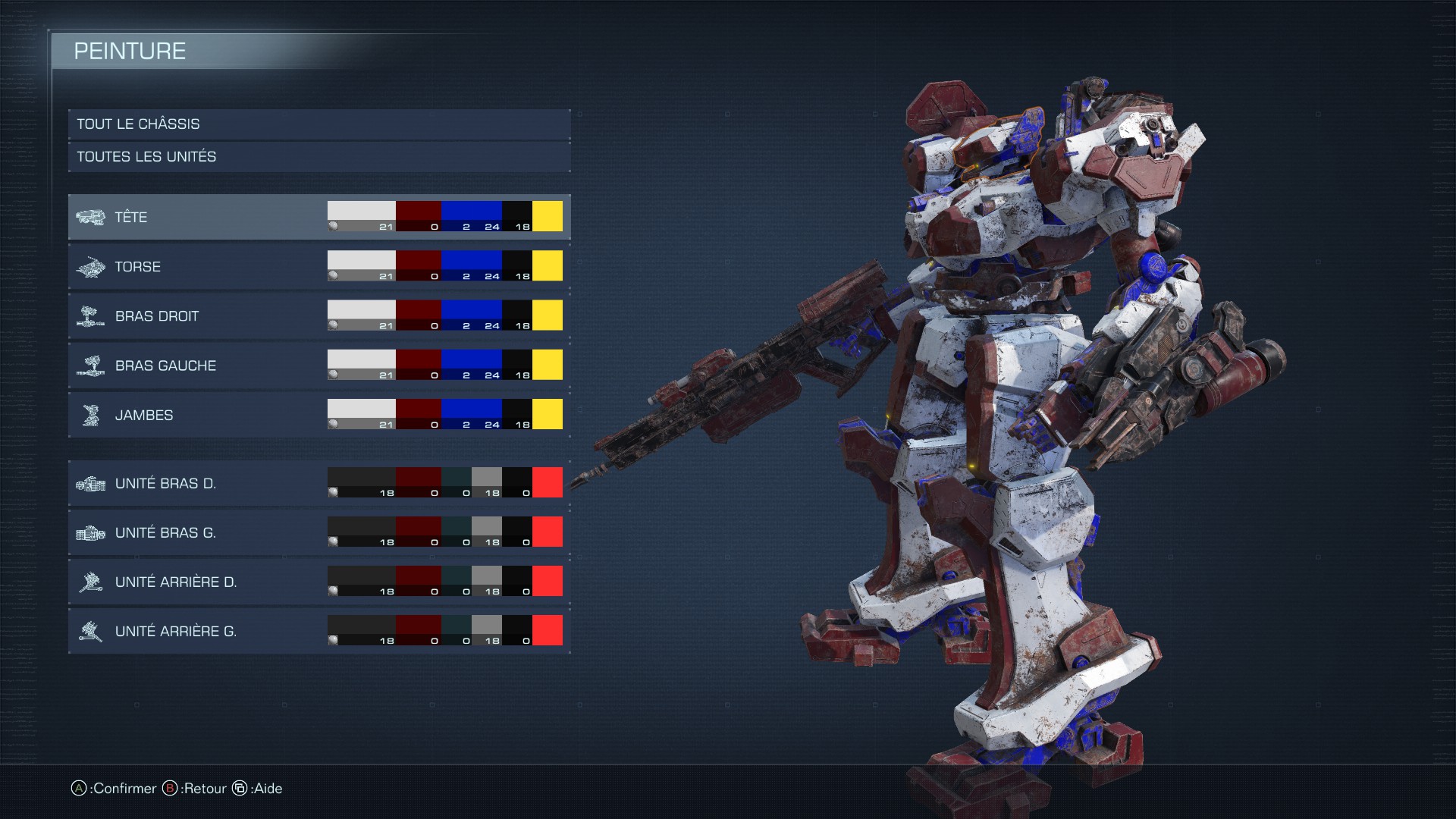This screenshot has width=1456, height=819.
Task: Select the JAMBES paint row
Action: click(x=197, y=415)
